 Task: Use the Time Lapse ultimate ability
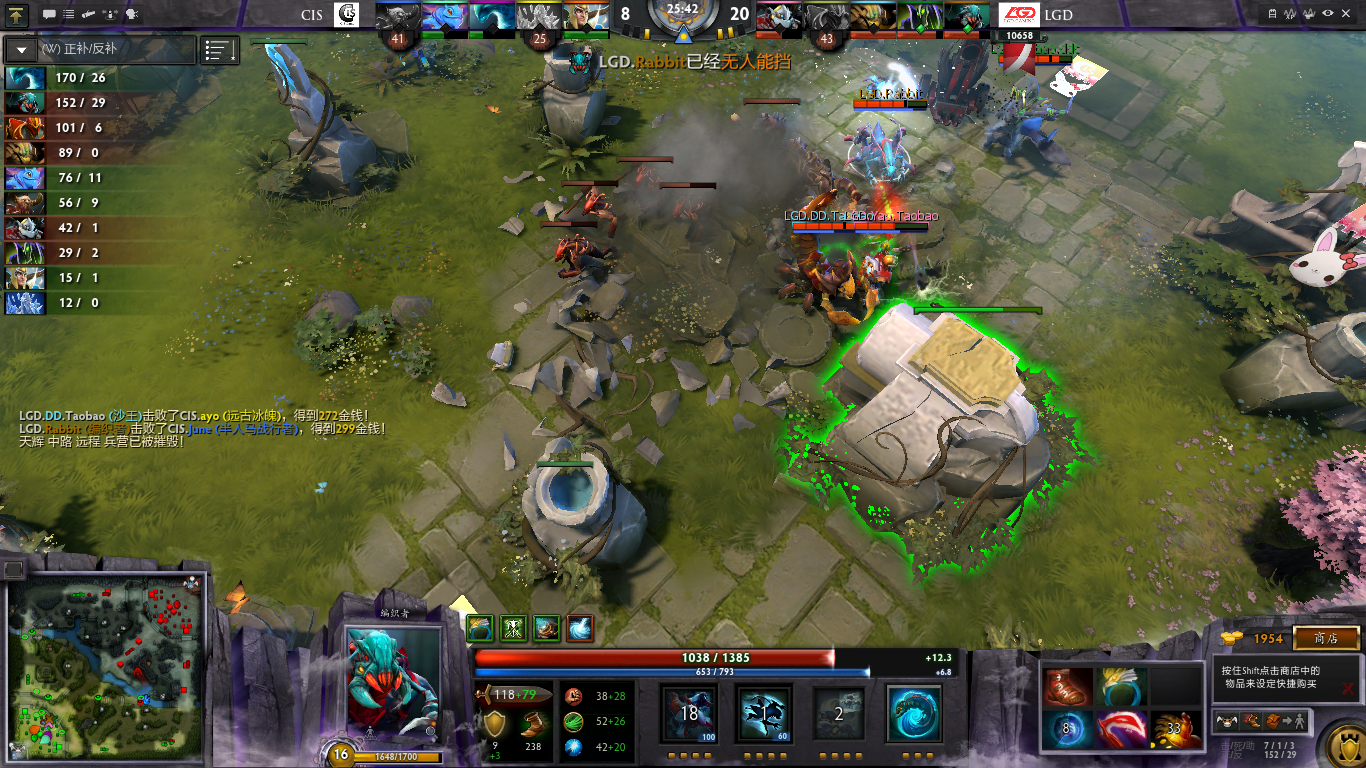[914, 714]
